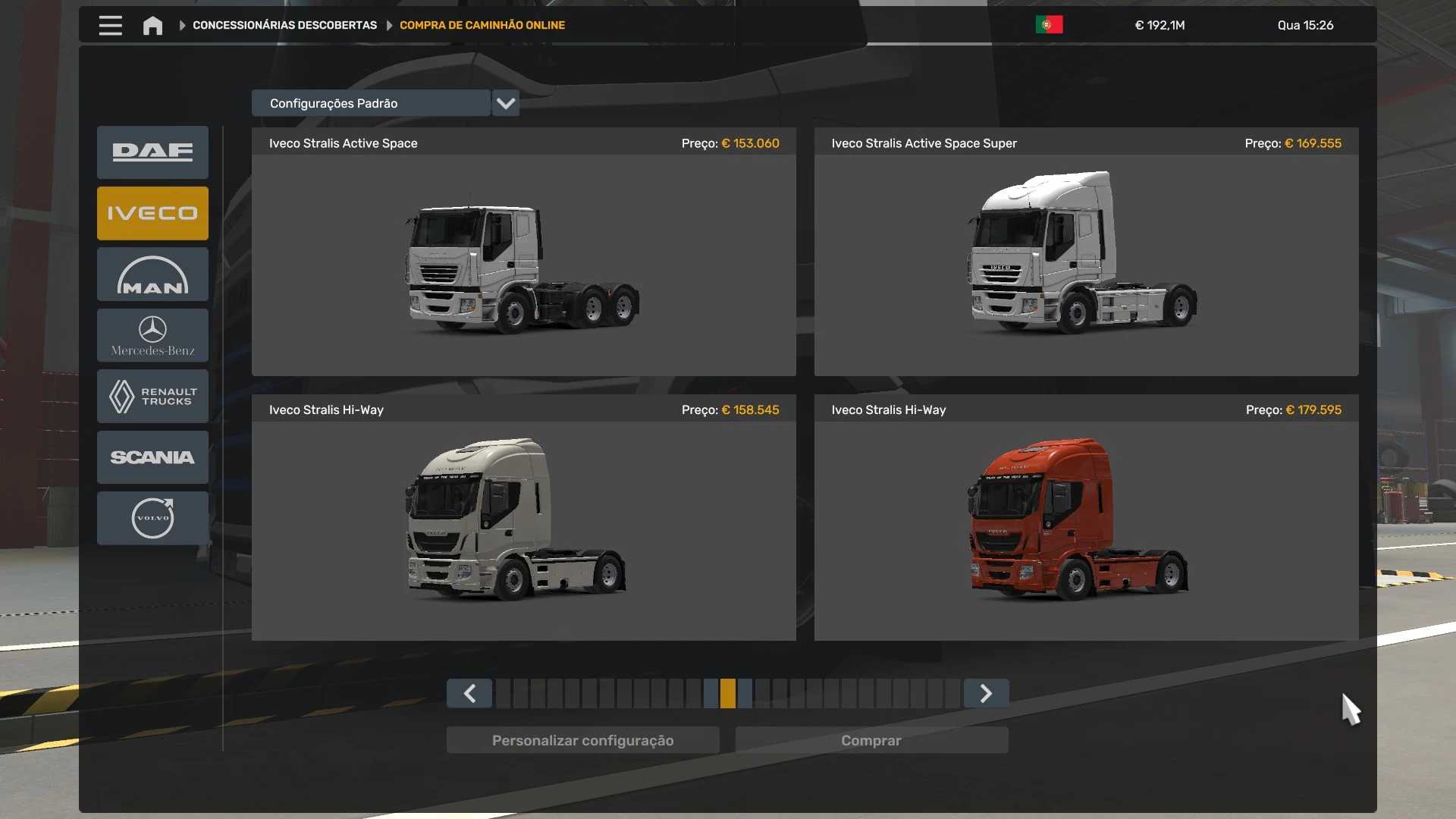Show Mercedes-Benz trucks
The height and width of the screenshot is (819, 1456).
[x=152, y=335]
